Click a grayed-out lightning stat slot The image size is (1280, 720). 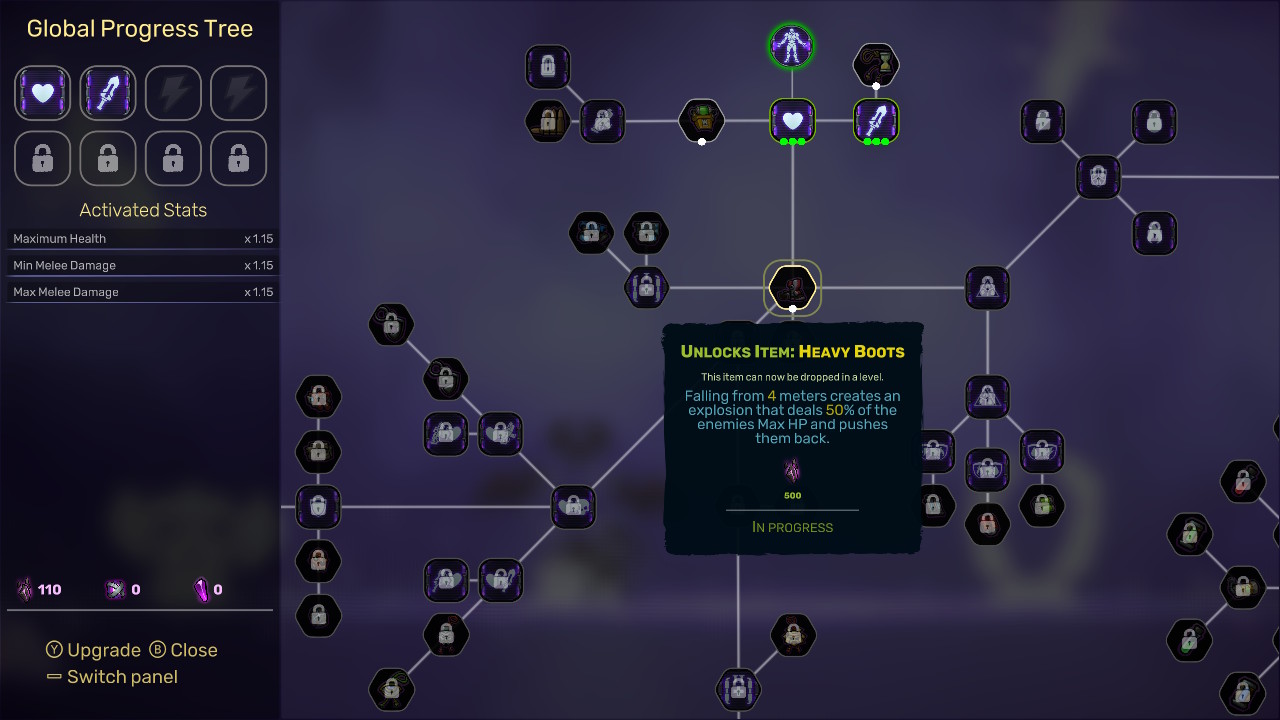click(173, 93)
